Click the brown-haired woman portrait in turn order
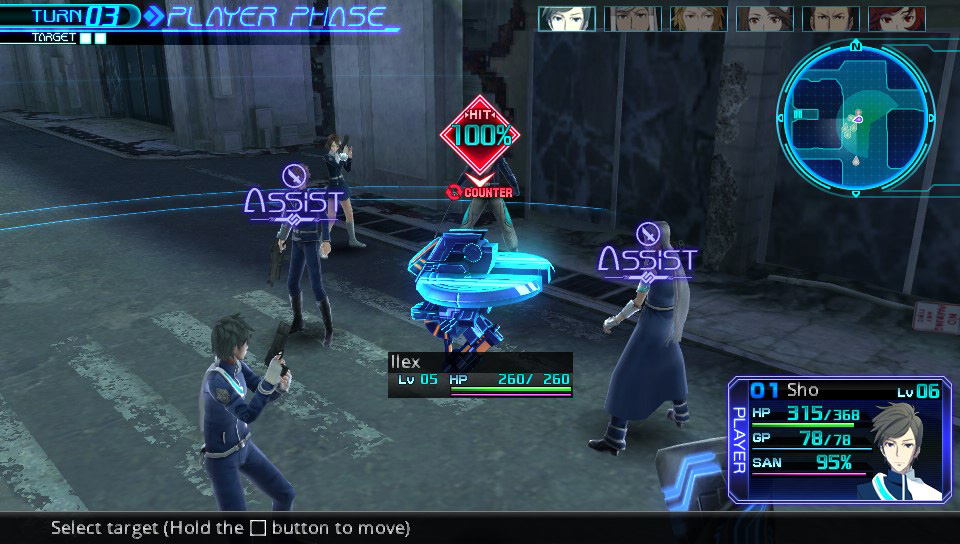 (764, 18)
